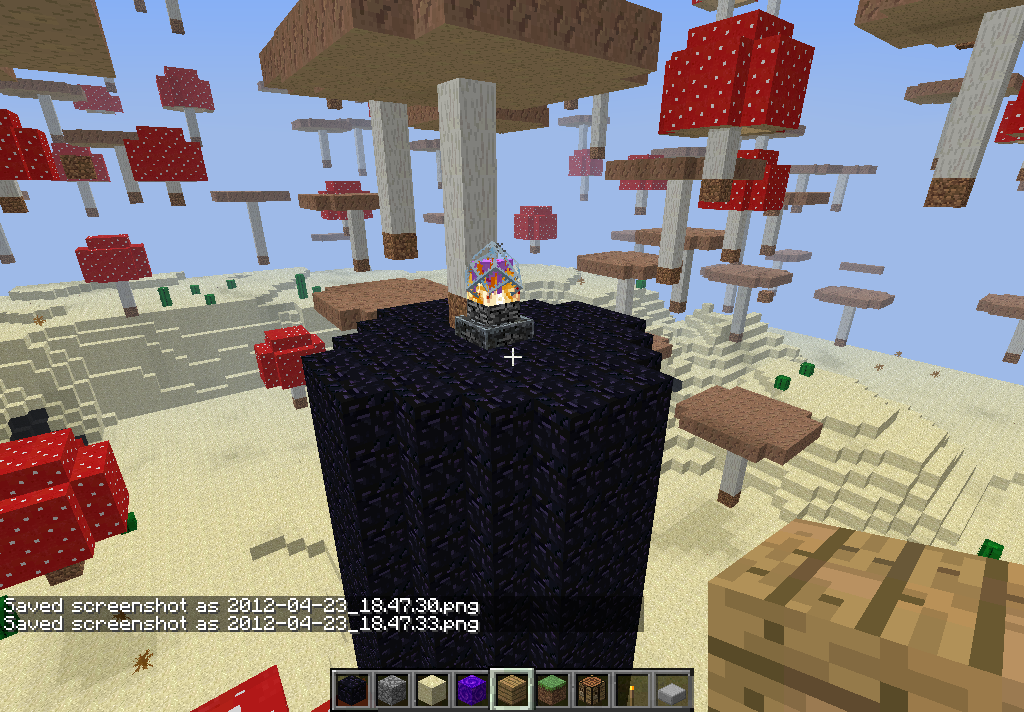Select the sandstone block slot
1024x712 pixels.
tap(431, 690)
